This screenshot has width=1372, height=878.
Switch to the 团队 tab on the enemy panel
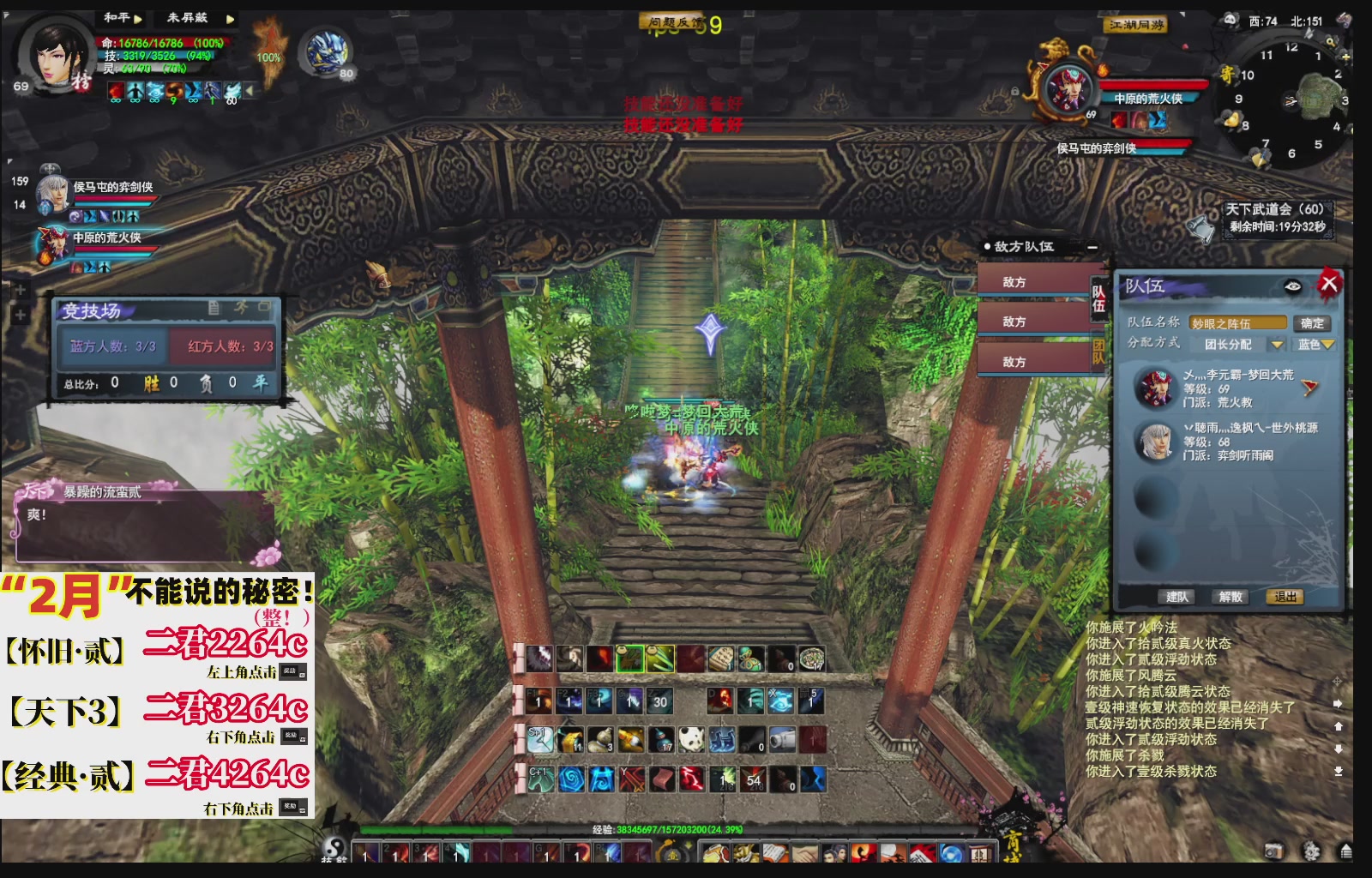pos(1098,351)
